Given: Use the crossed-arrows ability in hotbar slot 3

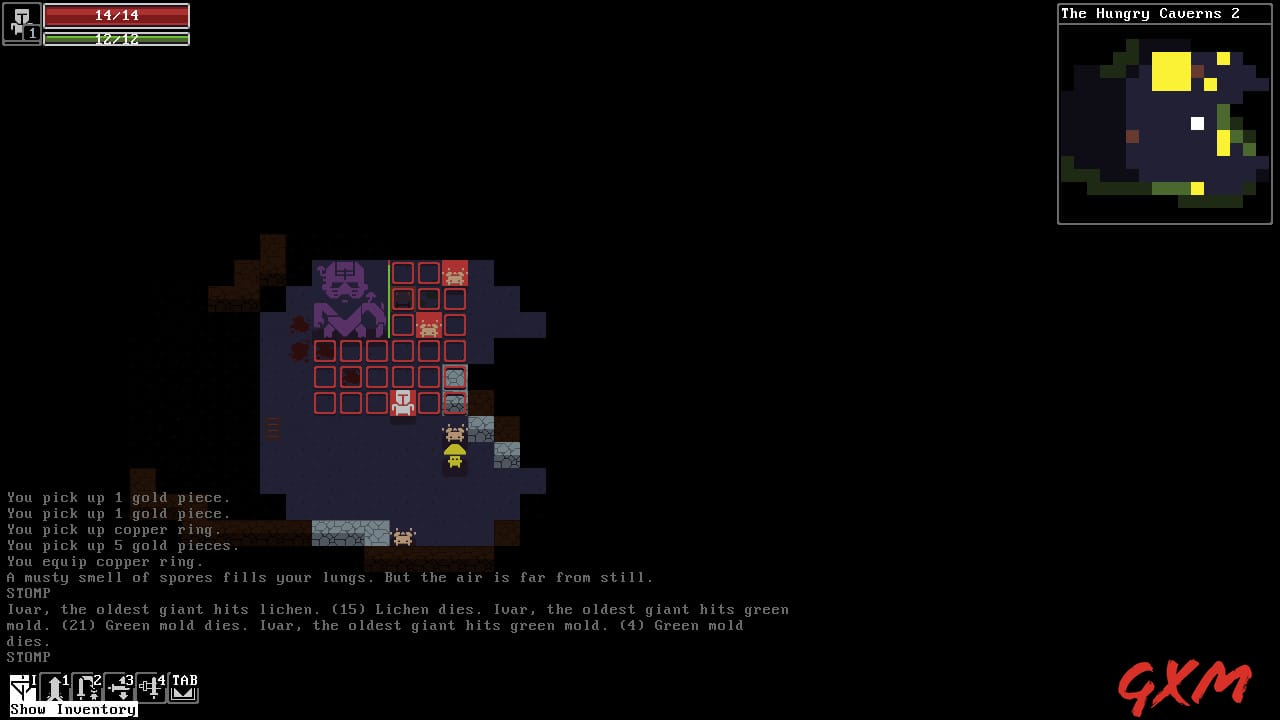Looking at the screenshot, I should [118, 686].
